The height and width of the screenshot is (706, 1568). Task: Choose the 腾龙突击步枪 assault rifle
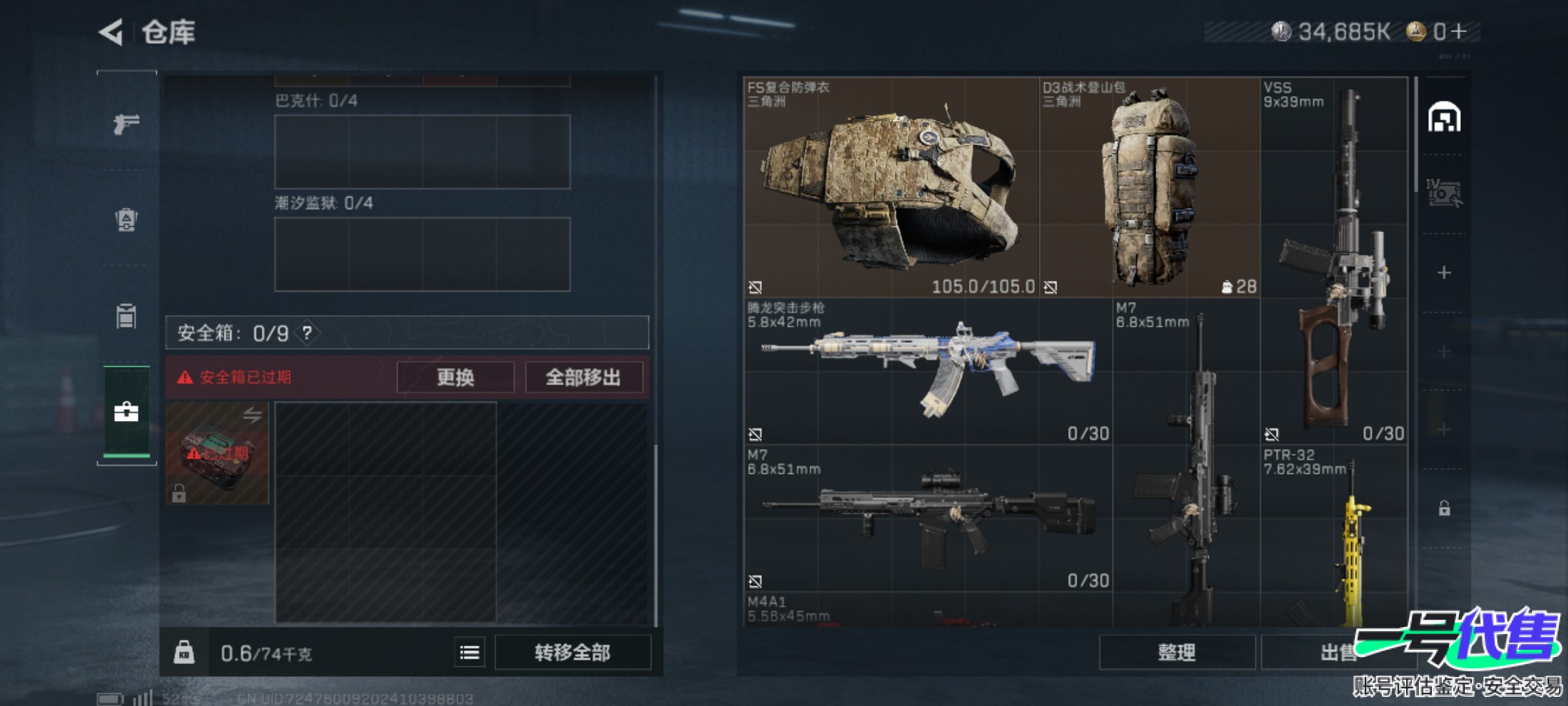928,371
